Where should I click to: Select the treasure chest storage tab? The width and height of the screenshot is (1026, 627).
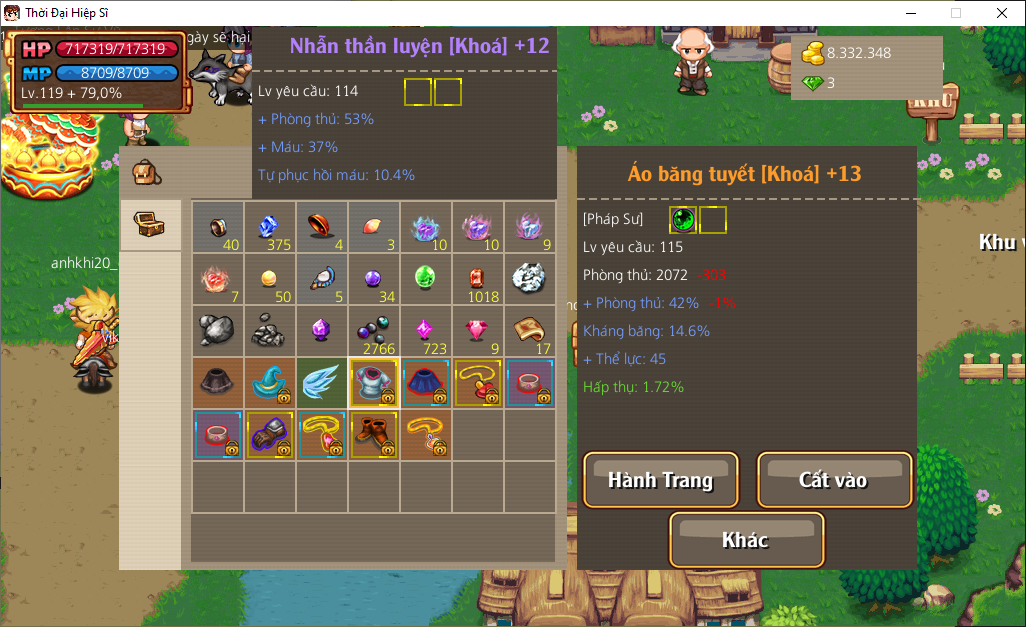(x=150, y=224)
